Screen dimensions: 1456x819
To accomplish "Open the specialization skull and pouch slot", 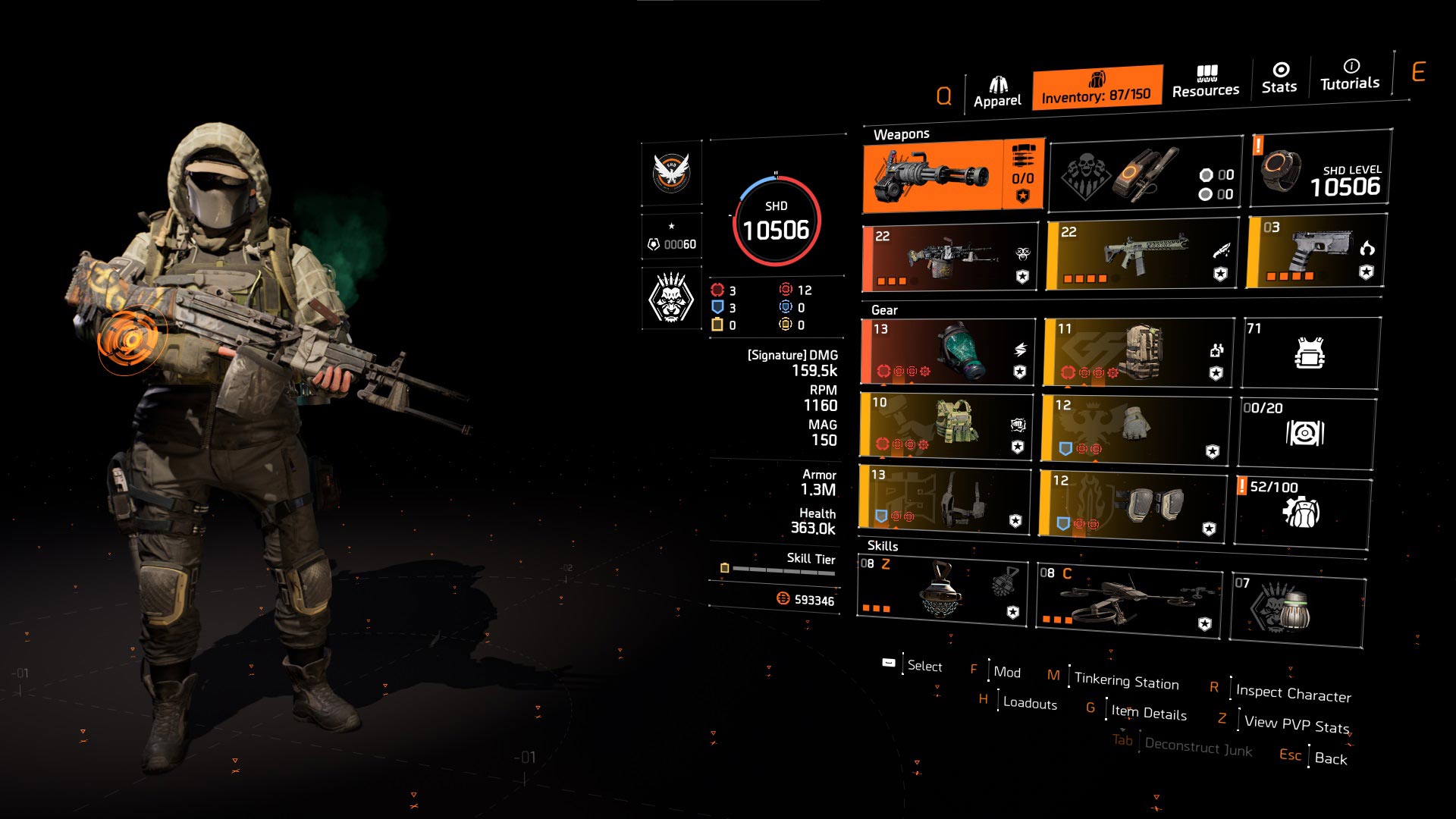I will tap(1144, 177).
